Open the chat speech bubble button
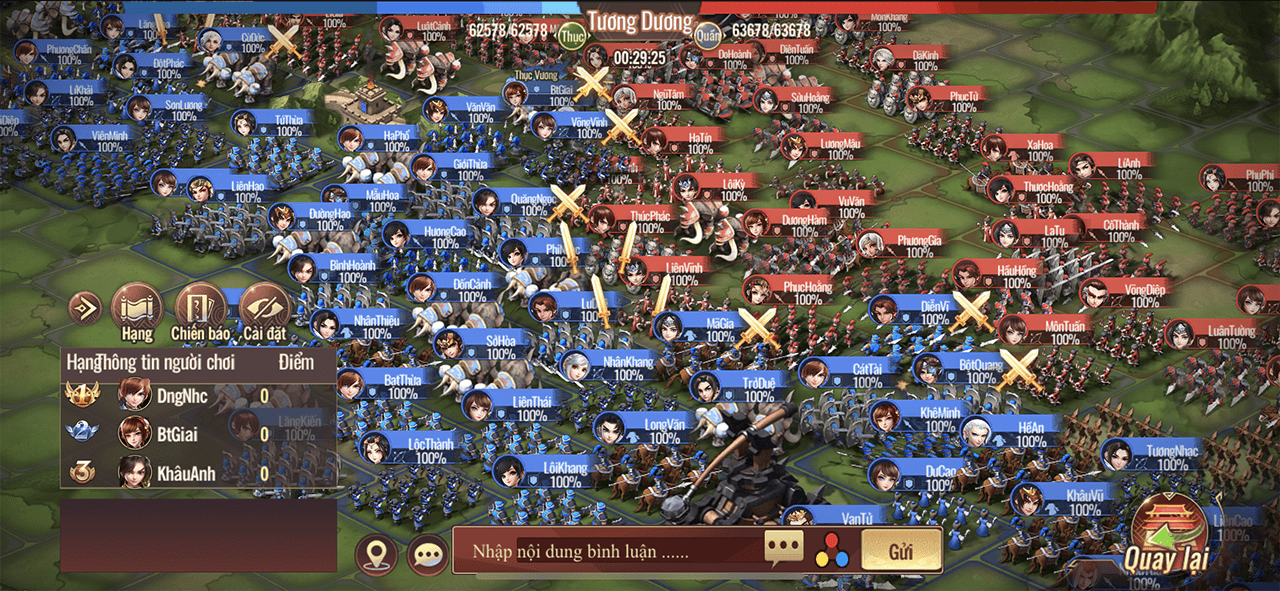1280x591 pixels. (x=427, y=554)
